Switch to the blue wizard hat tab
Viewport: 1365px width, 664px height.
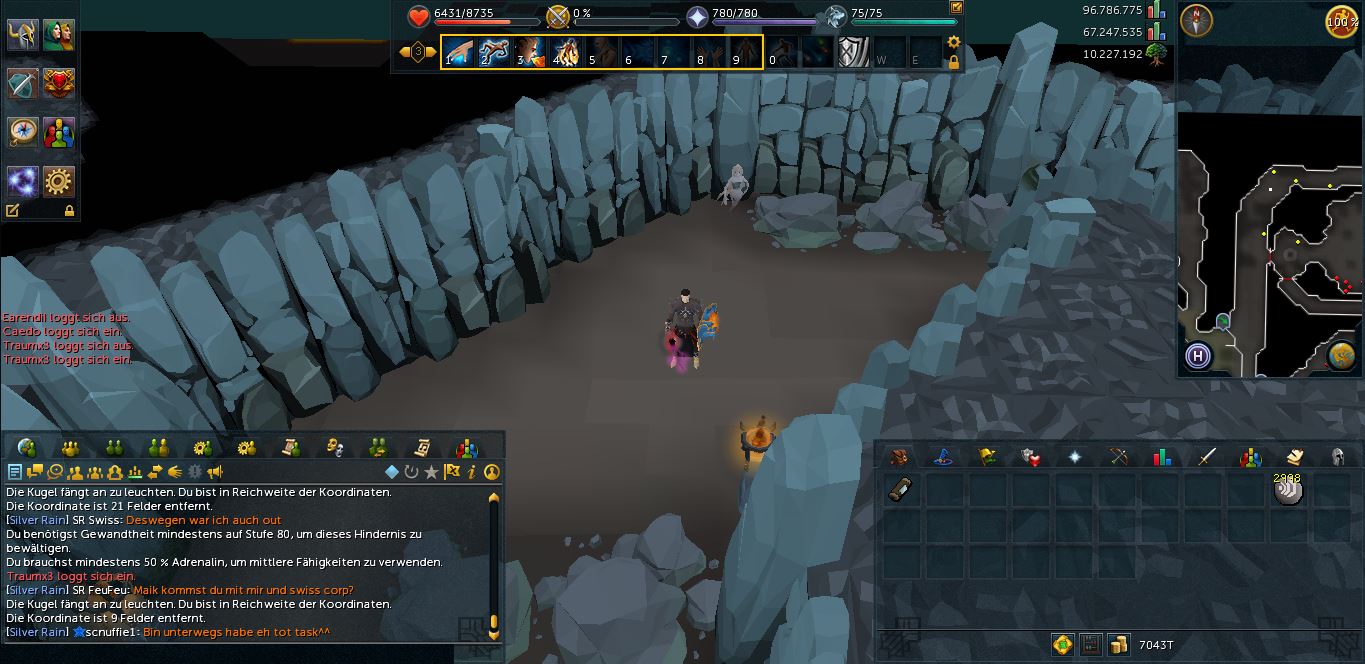[x=942, y=457]
